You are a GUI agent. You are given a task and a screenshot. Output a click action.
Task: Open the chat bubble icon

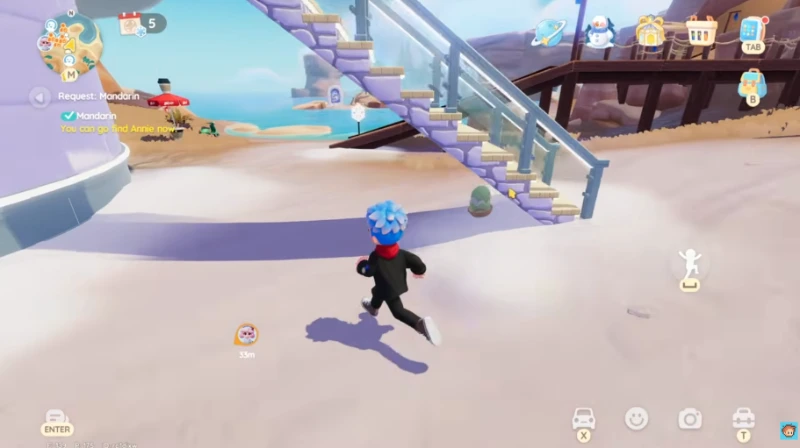tap(56, 418)
